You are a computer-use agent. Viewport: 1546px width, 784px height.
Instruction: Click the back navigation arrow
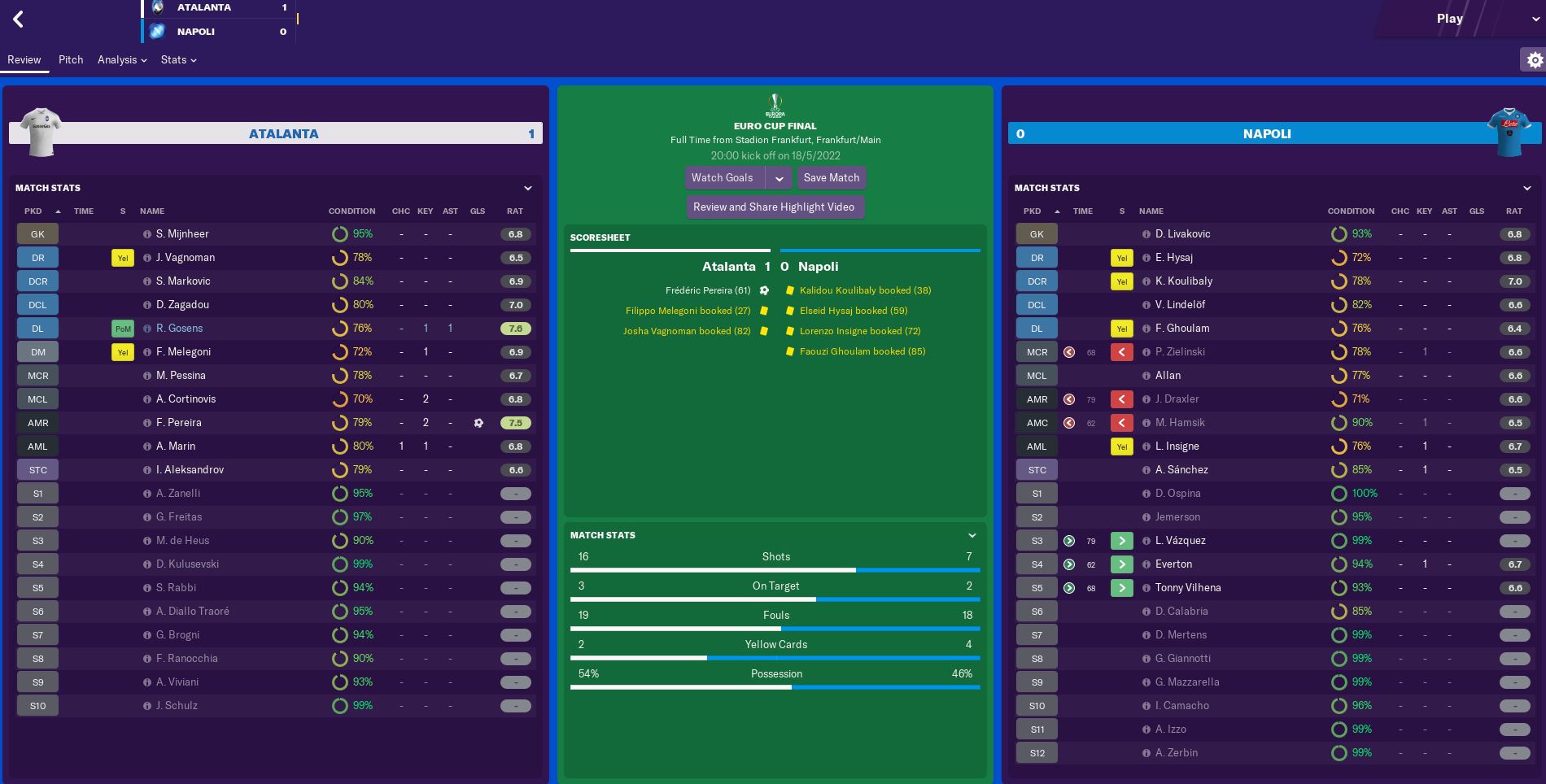18,20
